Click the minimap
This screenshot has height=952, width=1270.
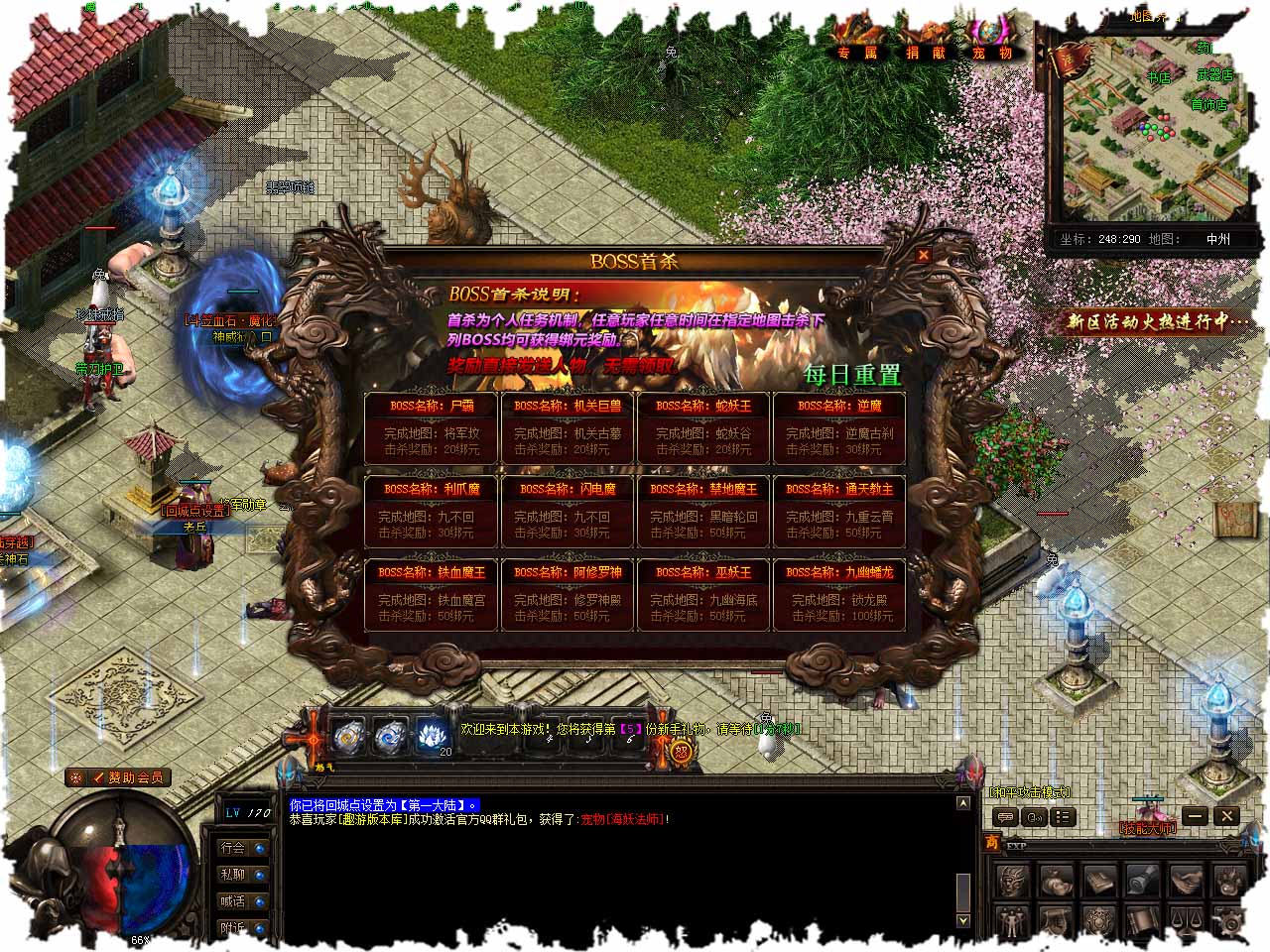point(1151,129)
